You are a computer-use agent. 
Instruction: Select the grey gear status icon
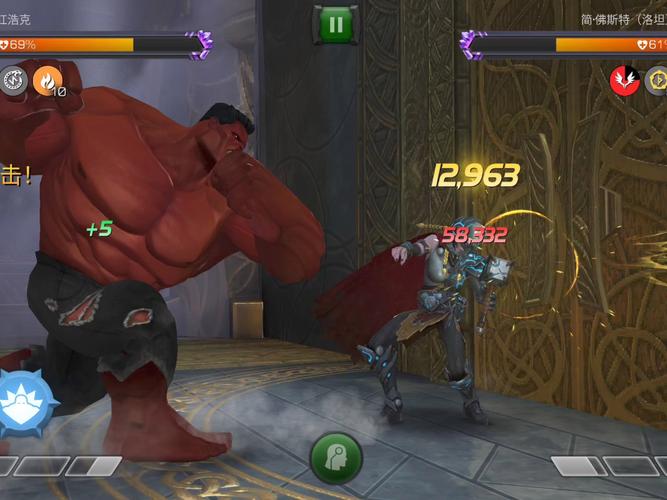coord(13,79)
